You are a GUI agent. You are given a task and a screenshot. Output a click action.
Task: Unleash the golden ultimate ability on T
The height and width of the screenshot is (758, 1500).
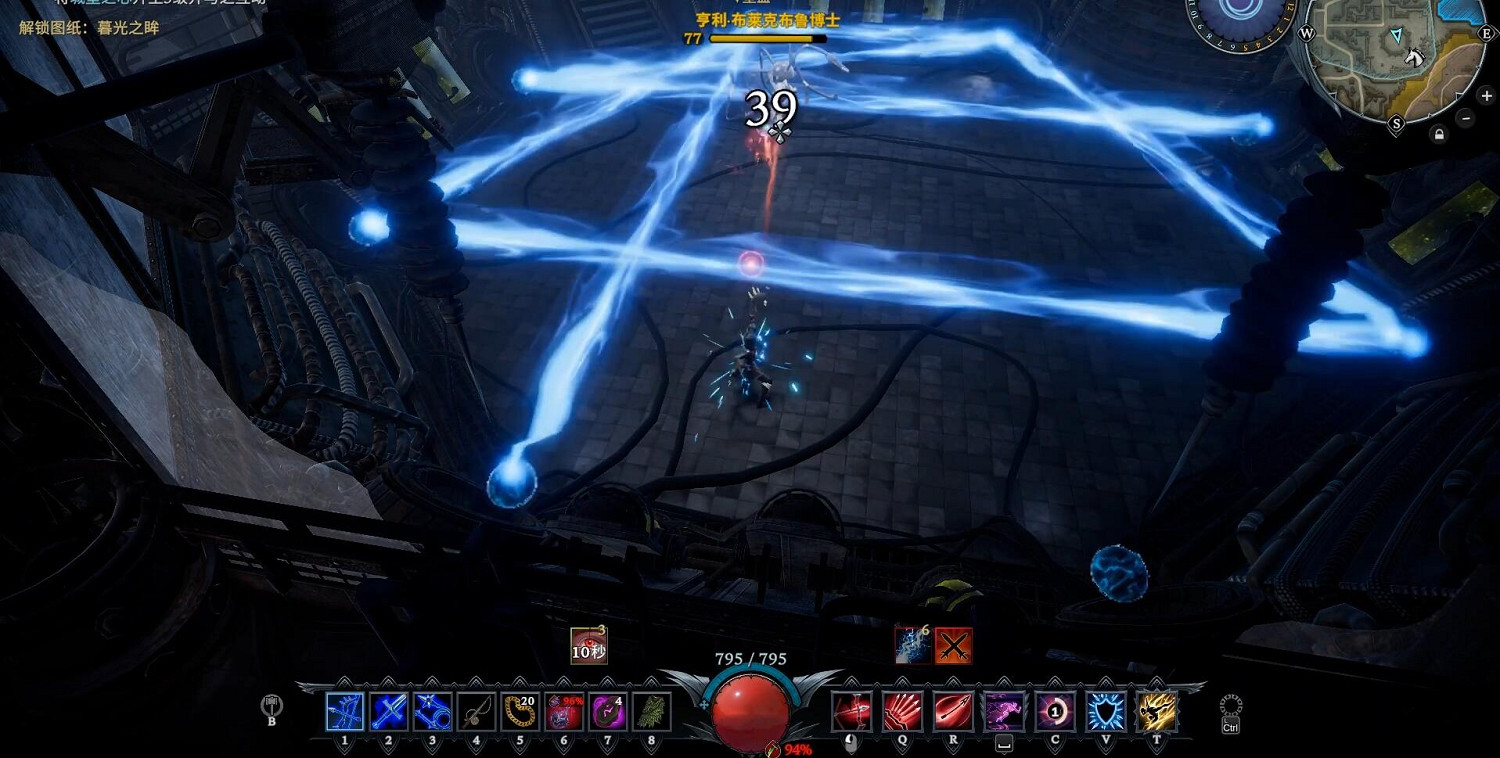[1157, 712]
